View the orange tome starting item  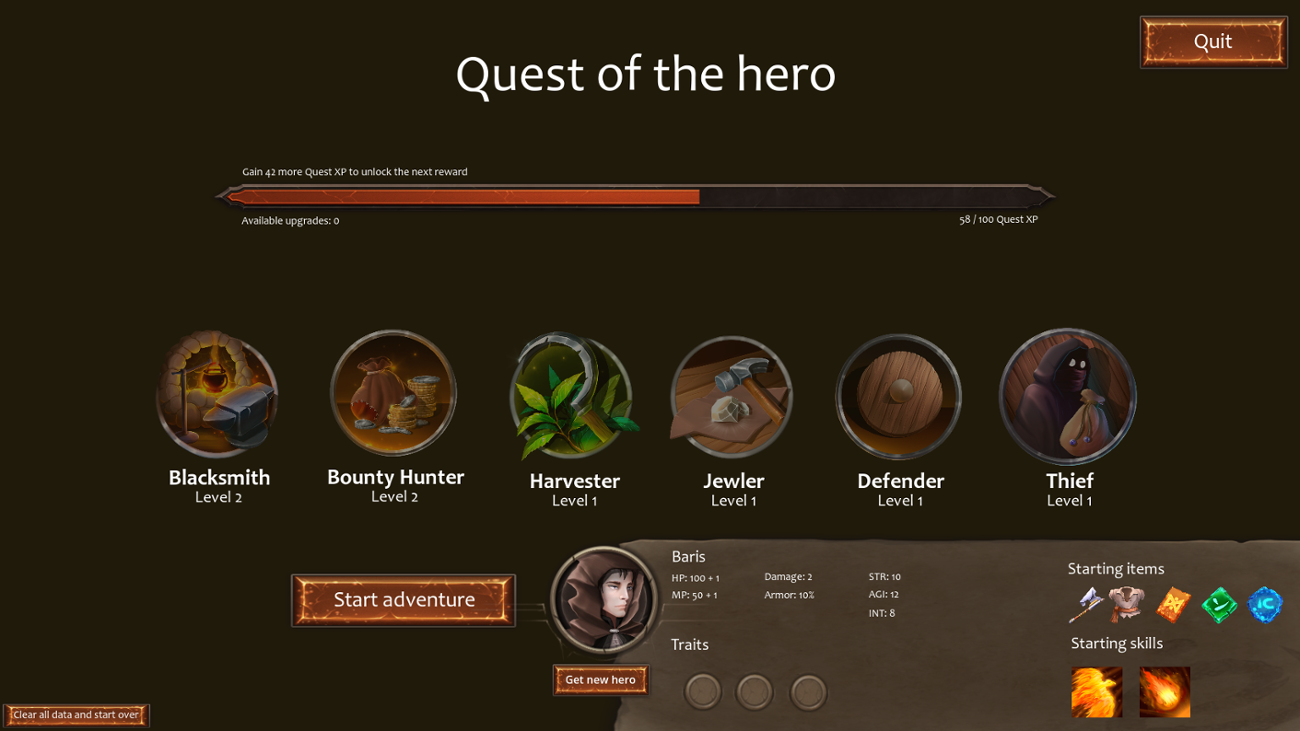pos(1172,607)
